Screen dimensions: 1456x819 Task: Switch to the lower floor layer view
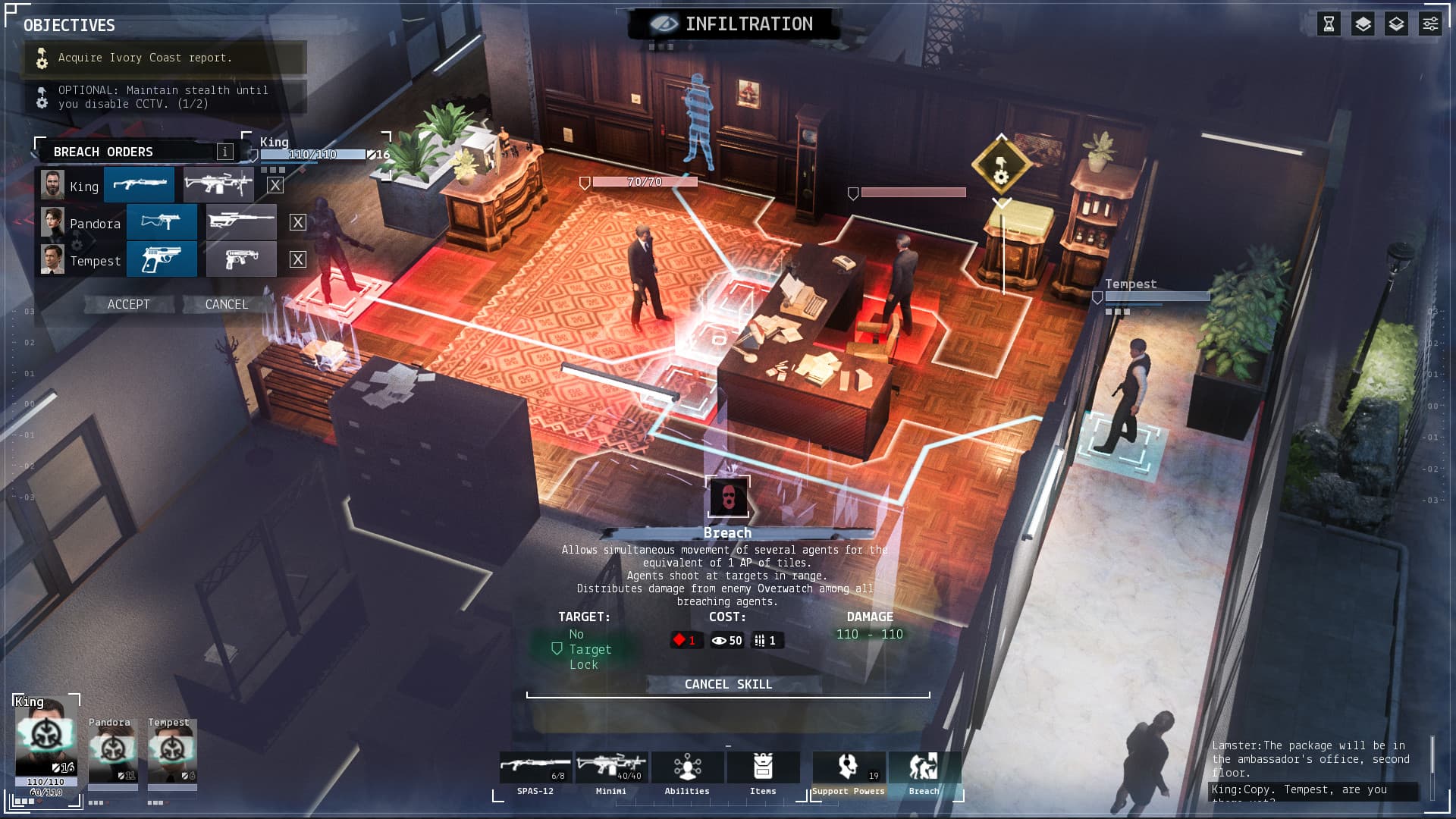click(1396, 24)
